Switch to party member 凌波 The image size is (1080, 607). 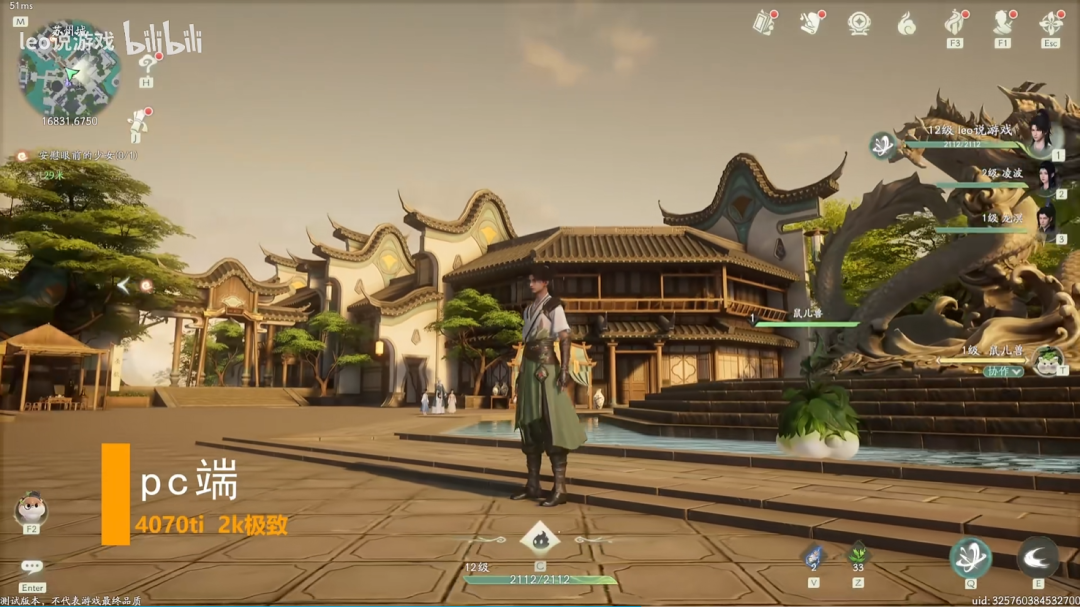[1045, 179]
